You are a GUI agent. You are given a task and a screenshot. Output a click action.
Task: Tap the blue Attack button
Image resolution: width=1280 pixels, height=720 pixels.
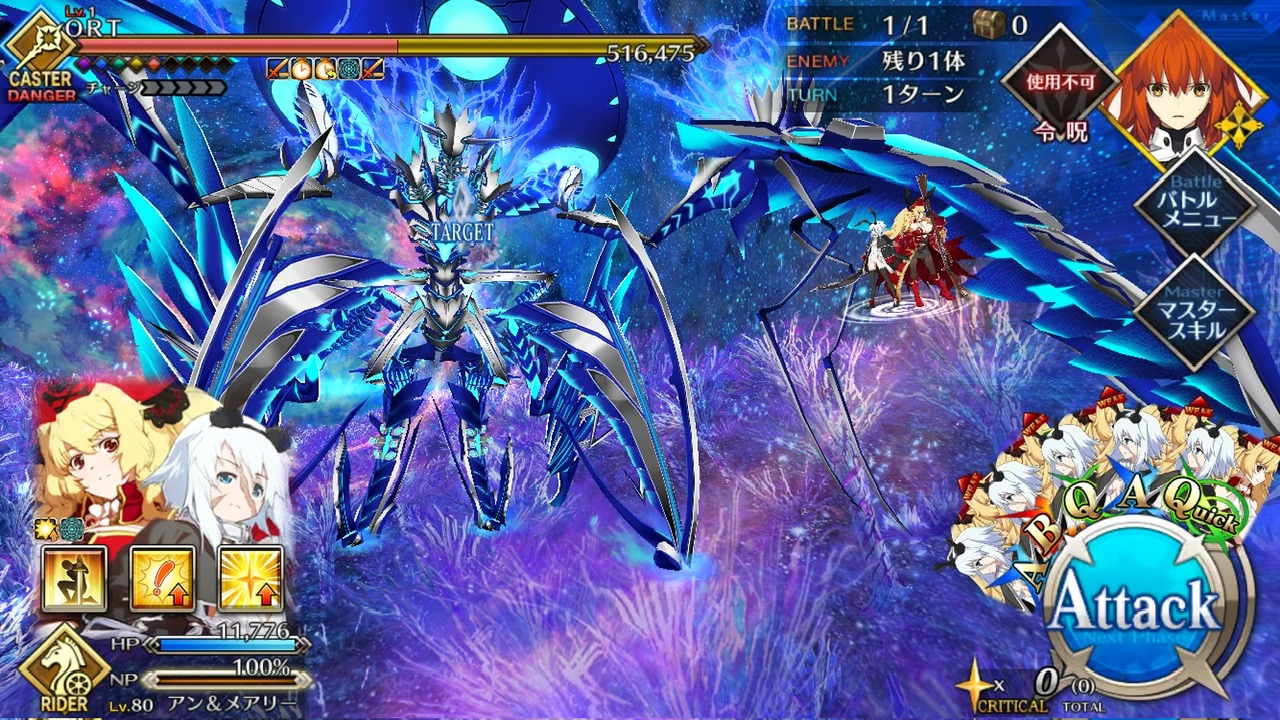click(x=1147, y=607)
